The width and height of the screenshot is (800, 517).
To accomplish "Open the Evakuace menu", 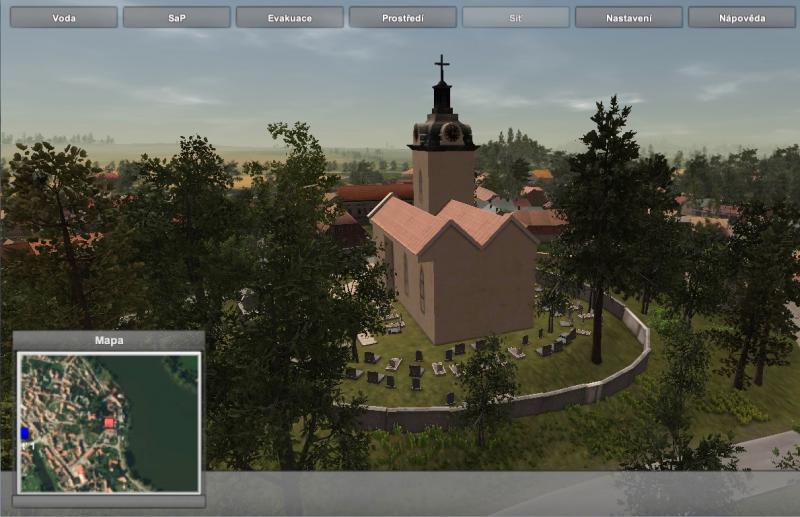I will point(289,18).
